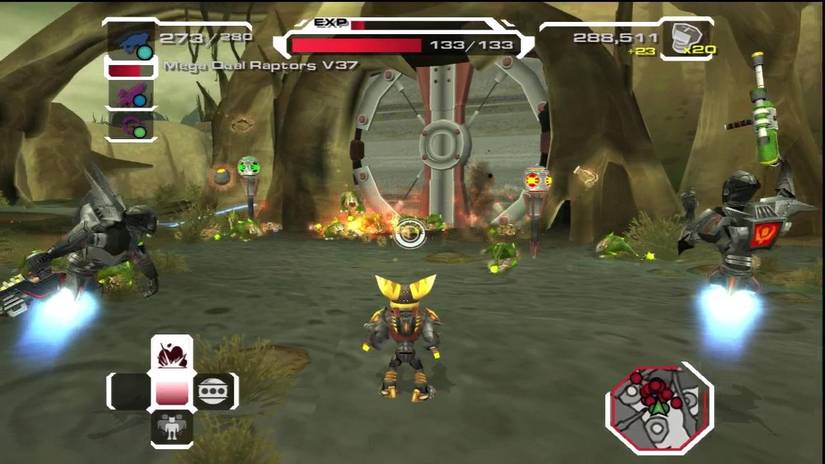Select the three-dot round device command slot

point(212,391)
